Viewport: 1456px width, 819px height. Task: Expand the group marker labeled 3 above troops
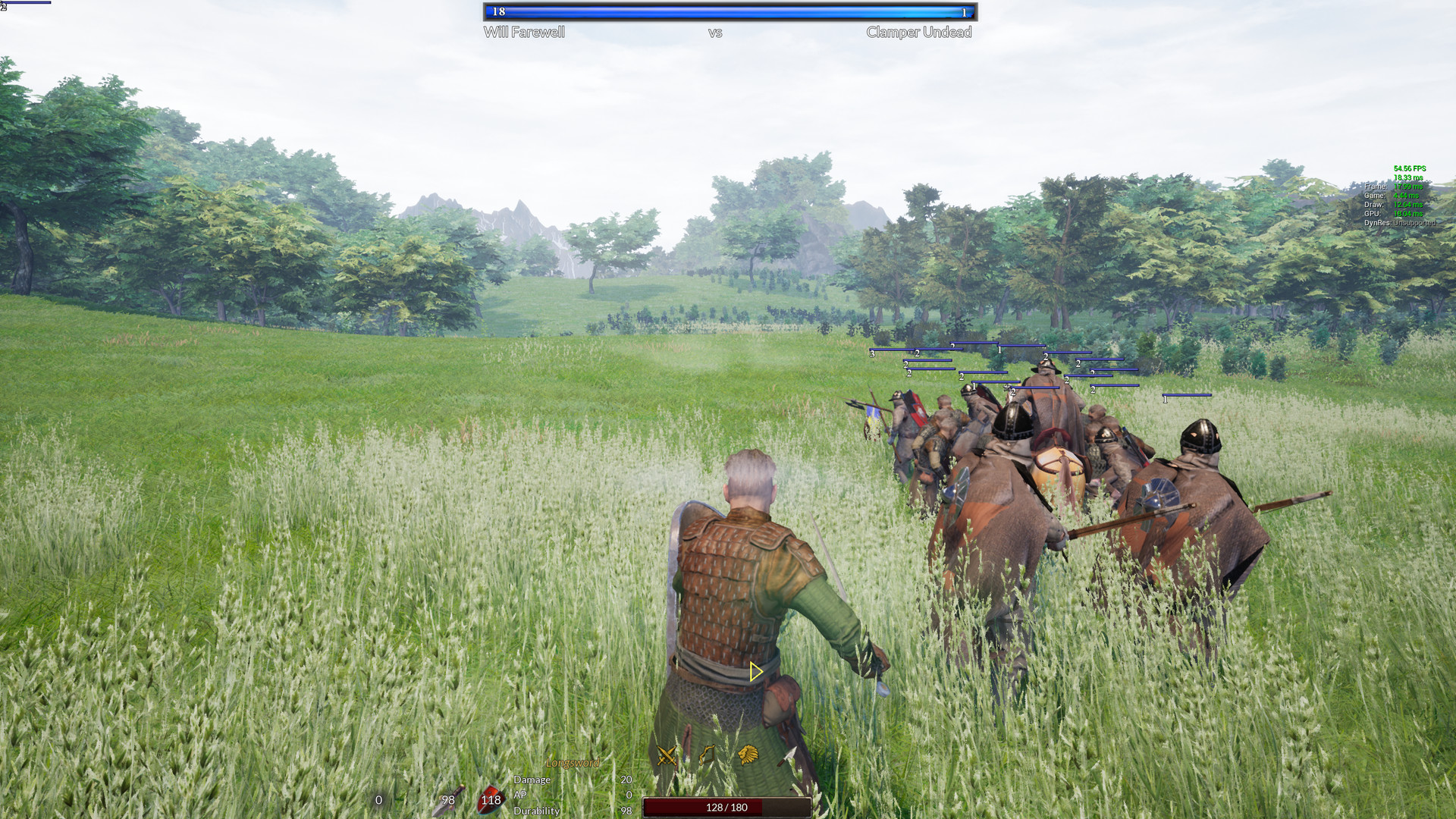coord(874,353)
